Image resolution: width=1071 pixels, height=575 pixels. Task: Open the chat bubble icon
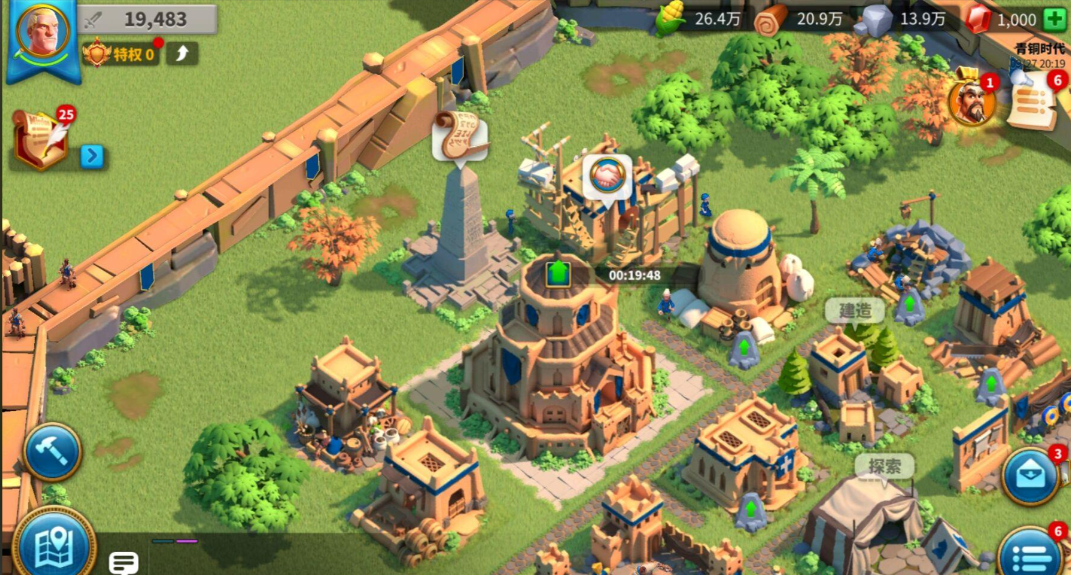(124, 563)
